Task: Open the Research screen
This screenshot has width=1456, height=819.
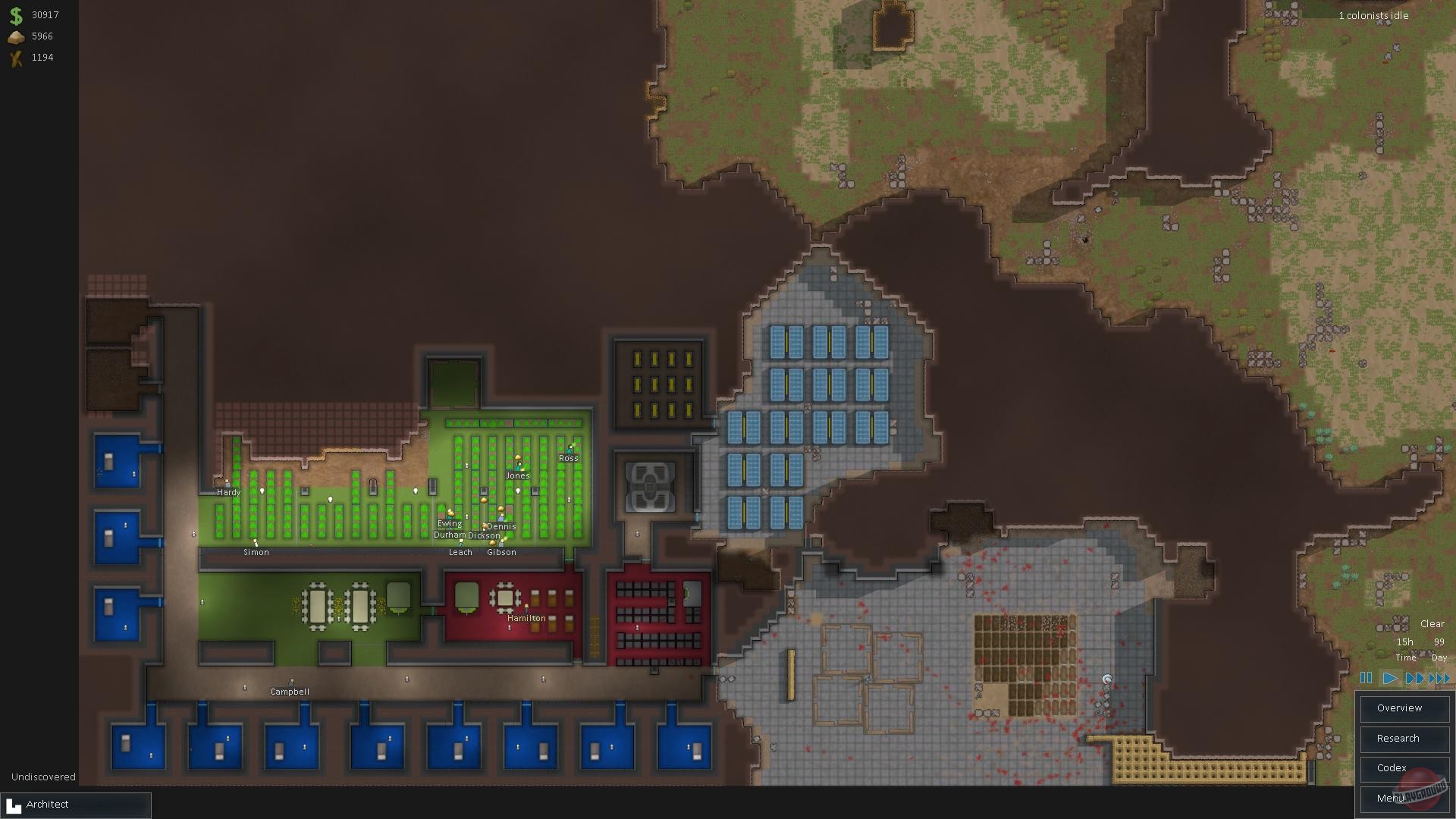Action: pyautogui.click(x=1404, y=738)
